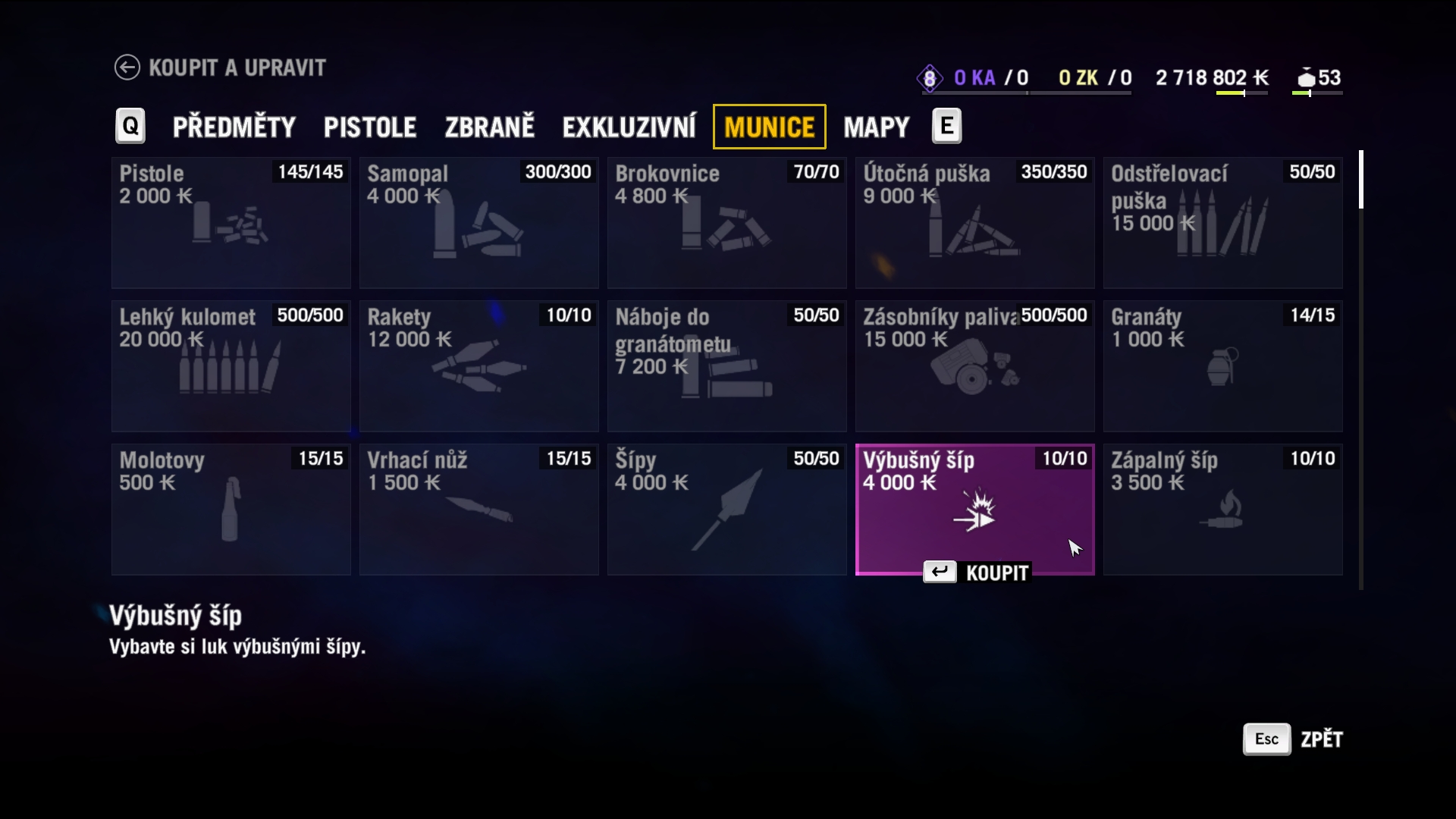The height and width of the screenshot is (819, 1456).
Task: Show the Exkluzivní category
Action: pyautogui.click(x=629, y=127)
